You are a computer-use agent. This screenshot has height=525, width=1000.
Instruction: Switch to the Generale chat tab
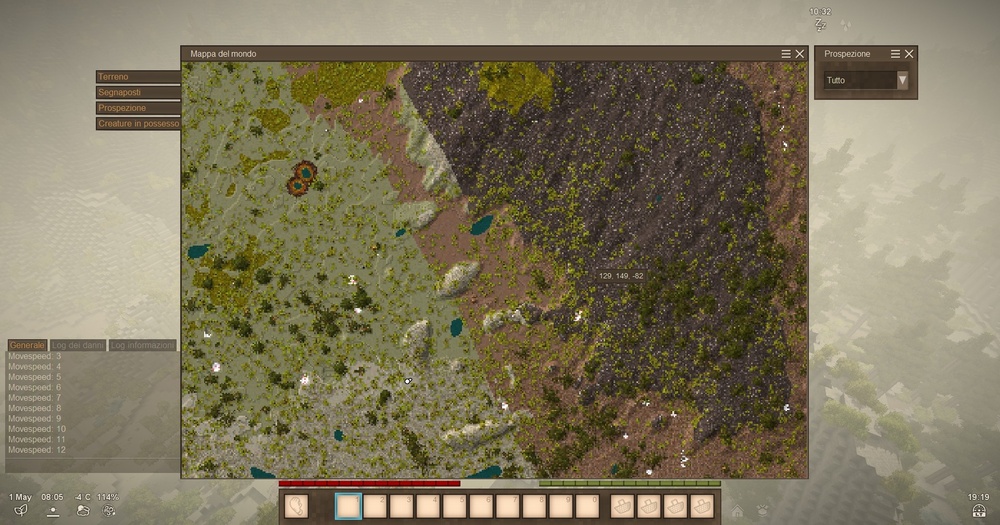(27, 345)
